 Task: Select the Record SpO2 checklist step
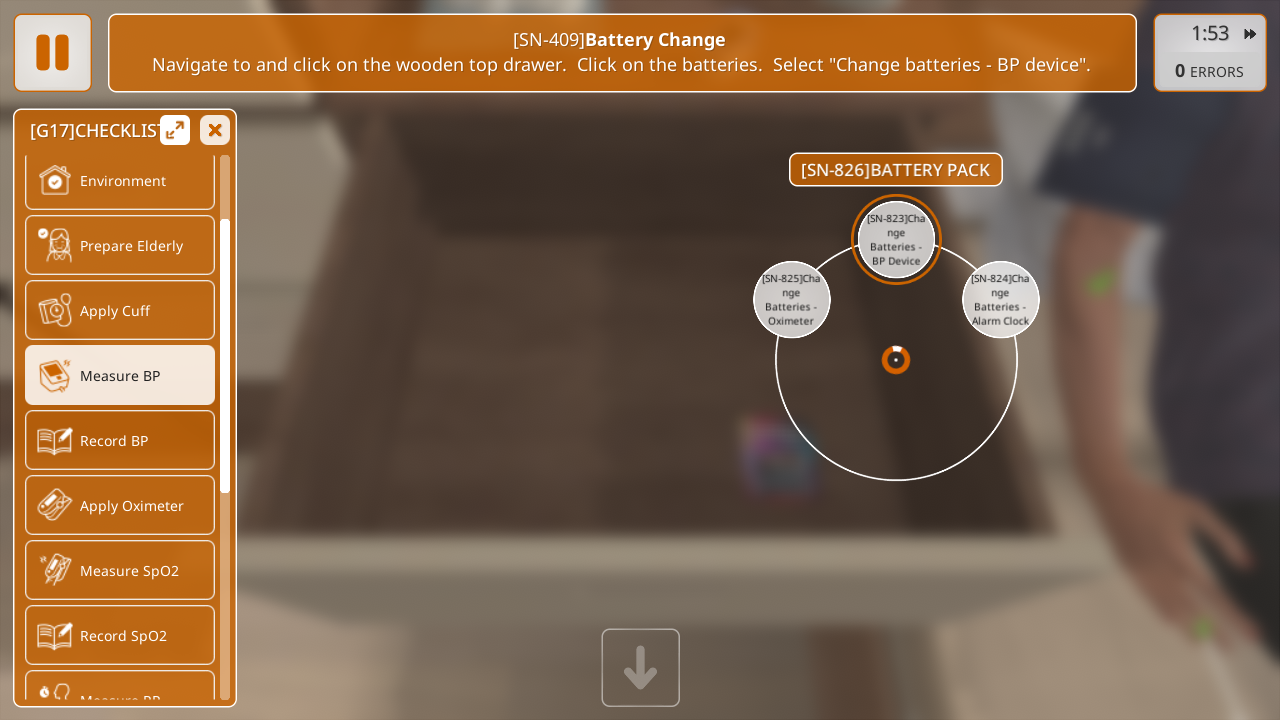[x=120, y=635]
